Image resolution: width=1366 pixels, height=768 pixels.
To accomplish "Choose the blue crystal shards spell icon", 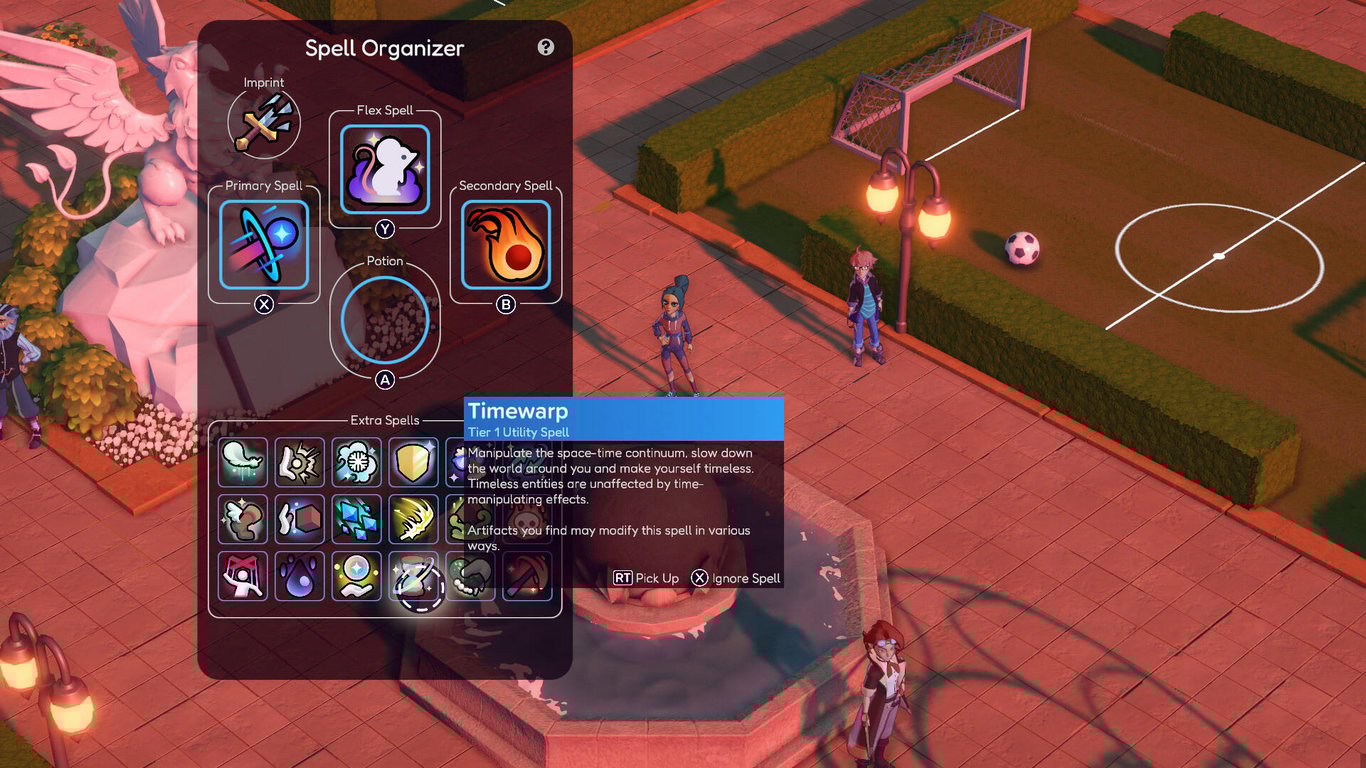I will [x=355, y=519].
